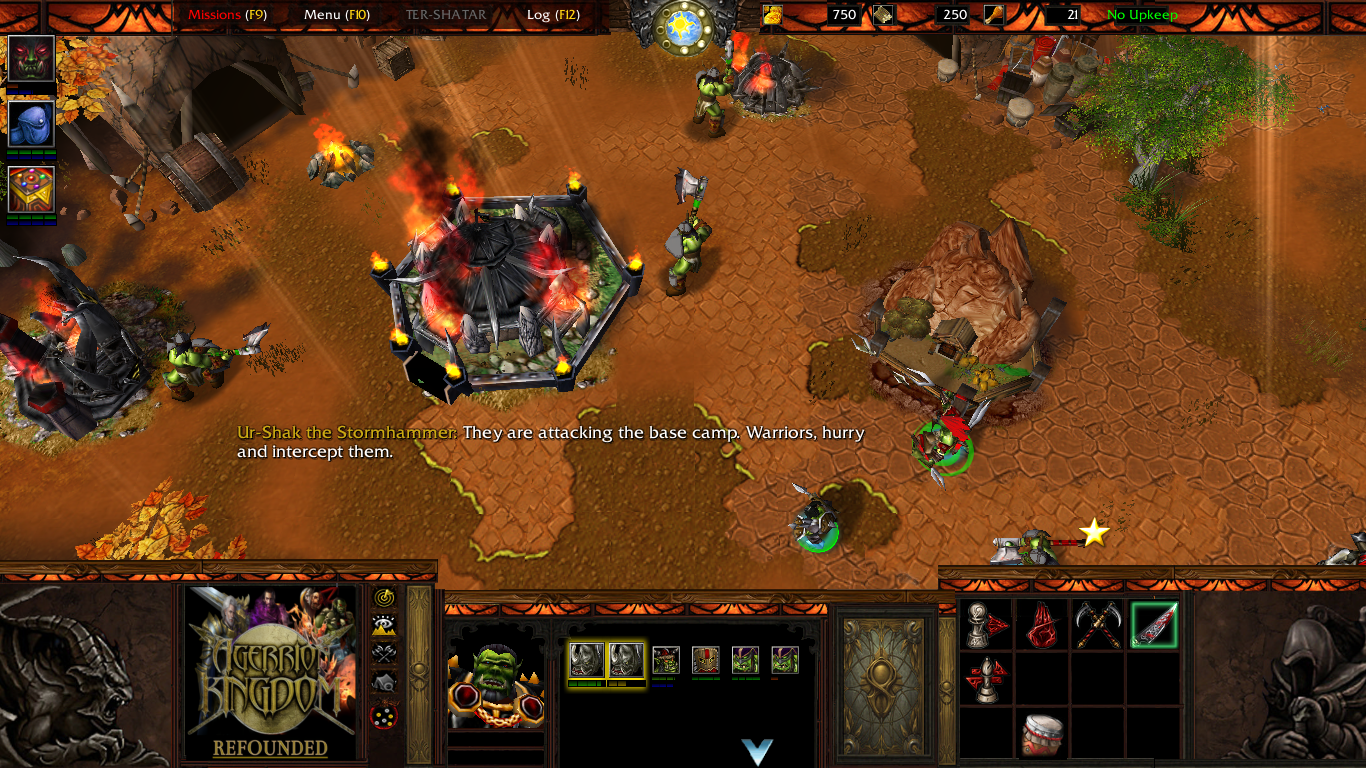Toggle ally color mode crossed-axes button
The height and width of the screenshot is (768, 1366).
coord(384,654)
